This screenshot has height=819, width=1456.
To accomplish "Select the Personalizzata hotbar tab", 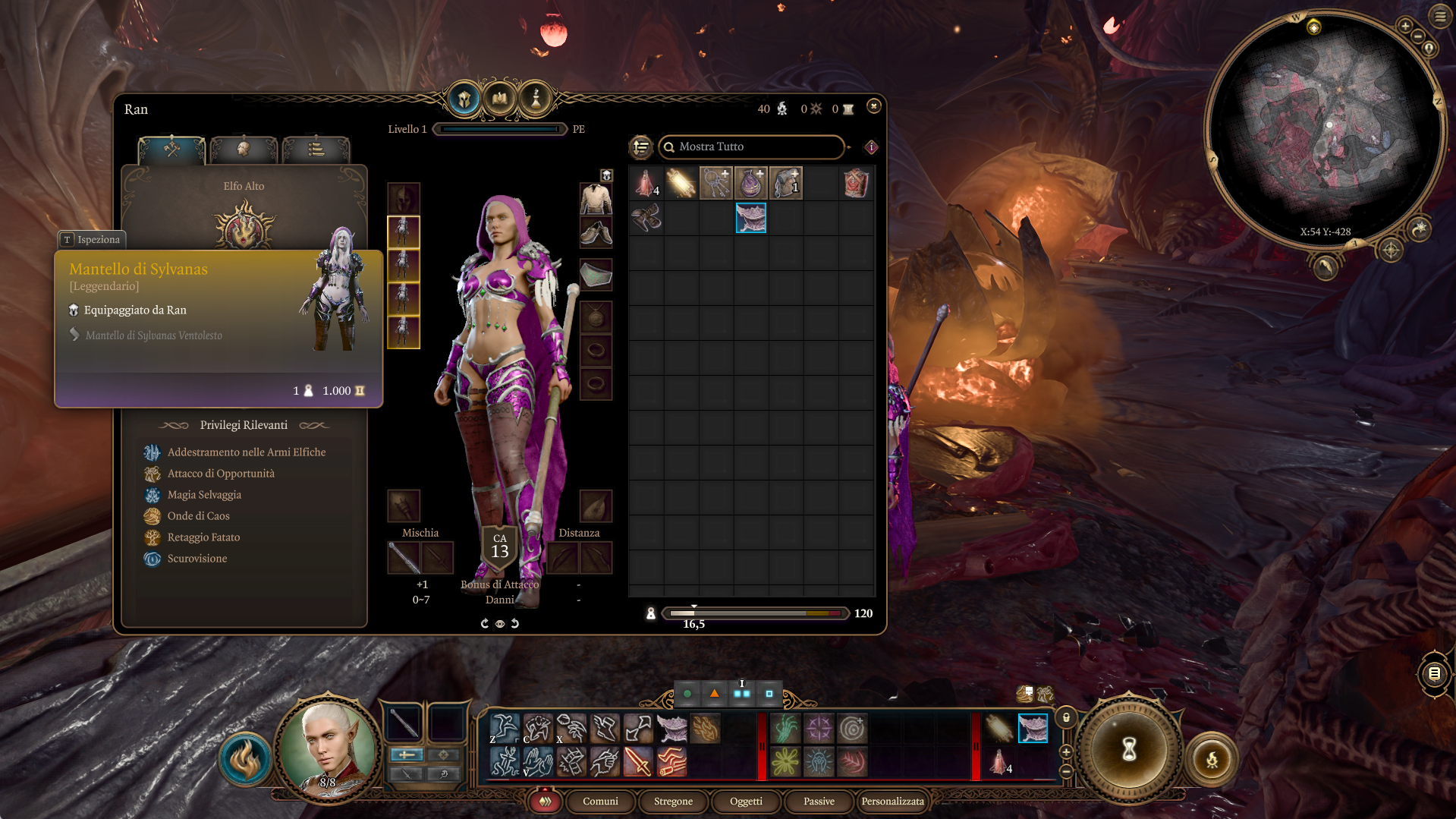I will coord(892,801).
